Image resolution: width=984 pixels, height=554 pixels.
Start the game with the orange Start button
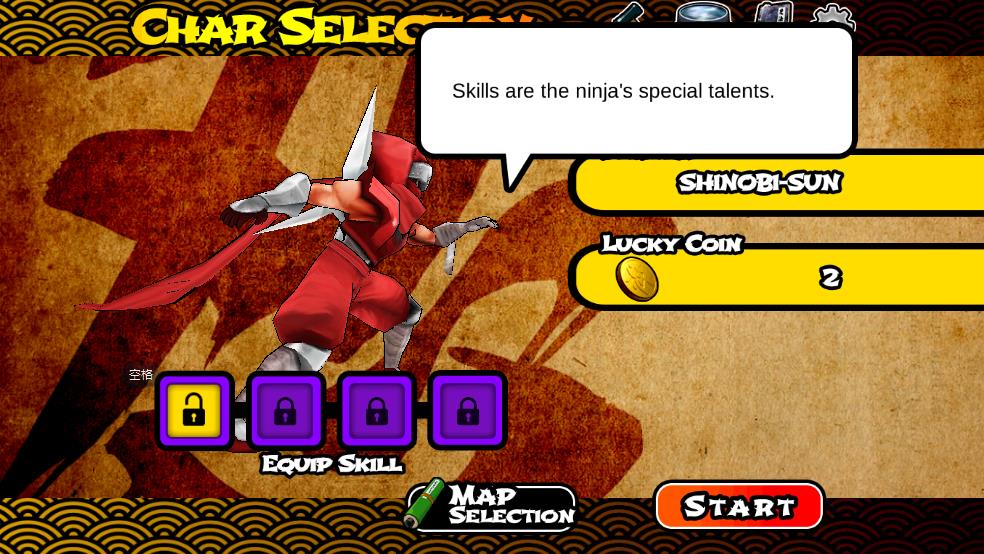[739, 506]
